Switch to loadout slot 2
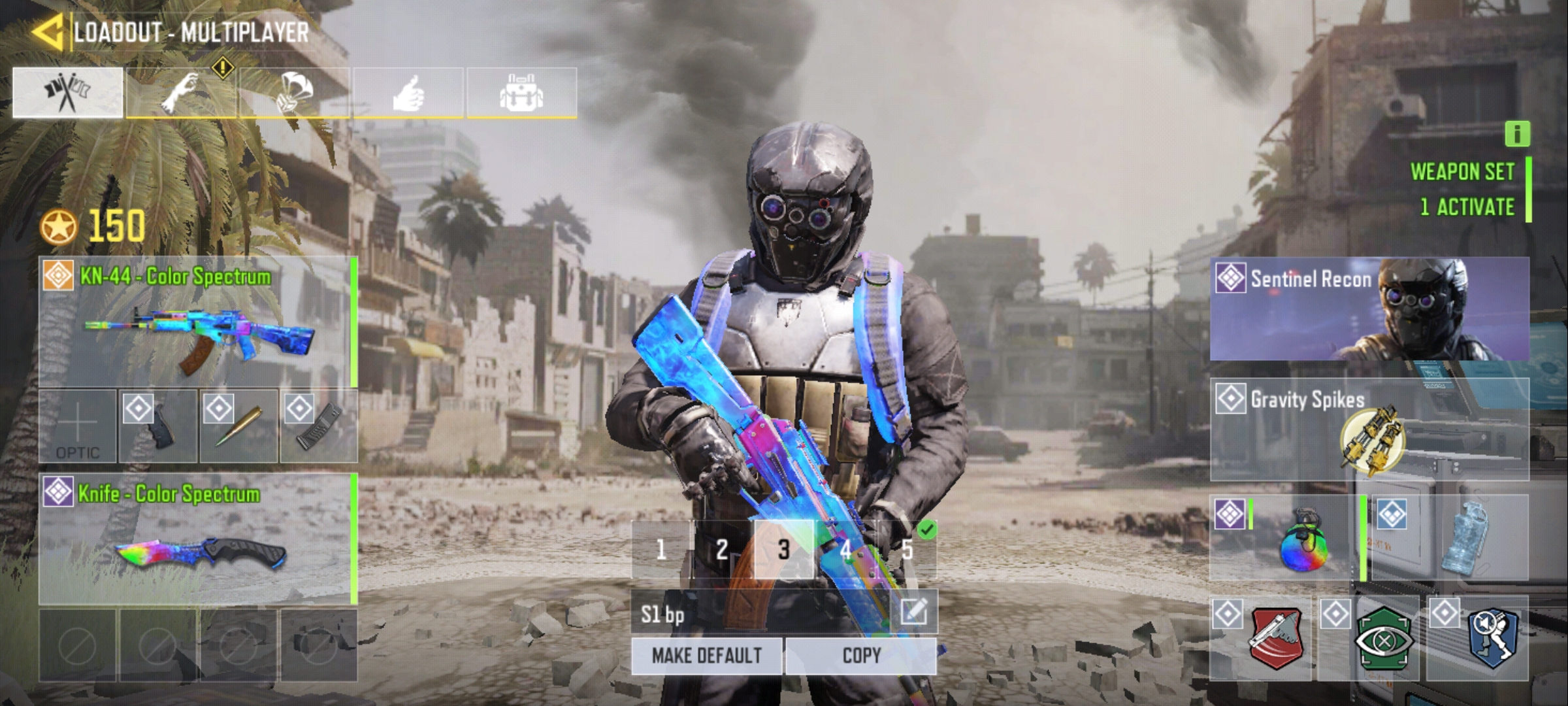1568x706 pixels. point(721,550)
